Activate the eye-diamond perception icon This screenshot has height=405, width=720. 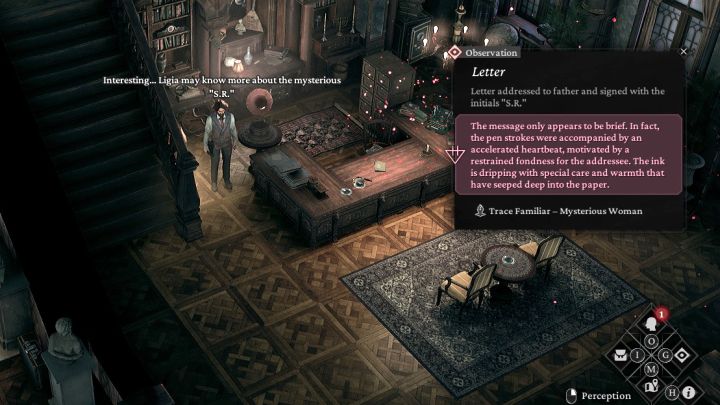point(682,355)
